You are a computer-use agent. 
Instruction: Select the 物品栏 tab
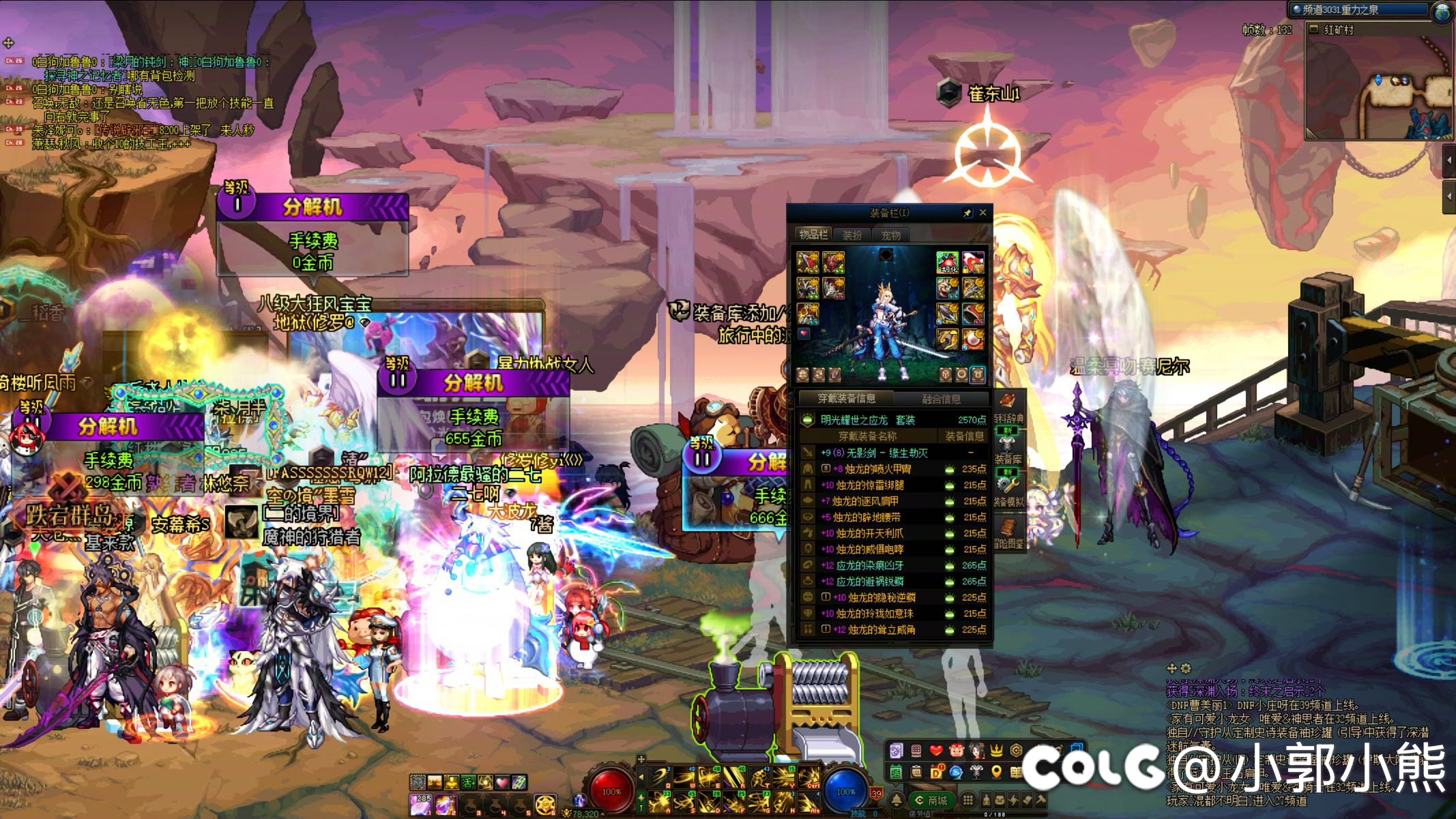tap(813, 235)
